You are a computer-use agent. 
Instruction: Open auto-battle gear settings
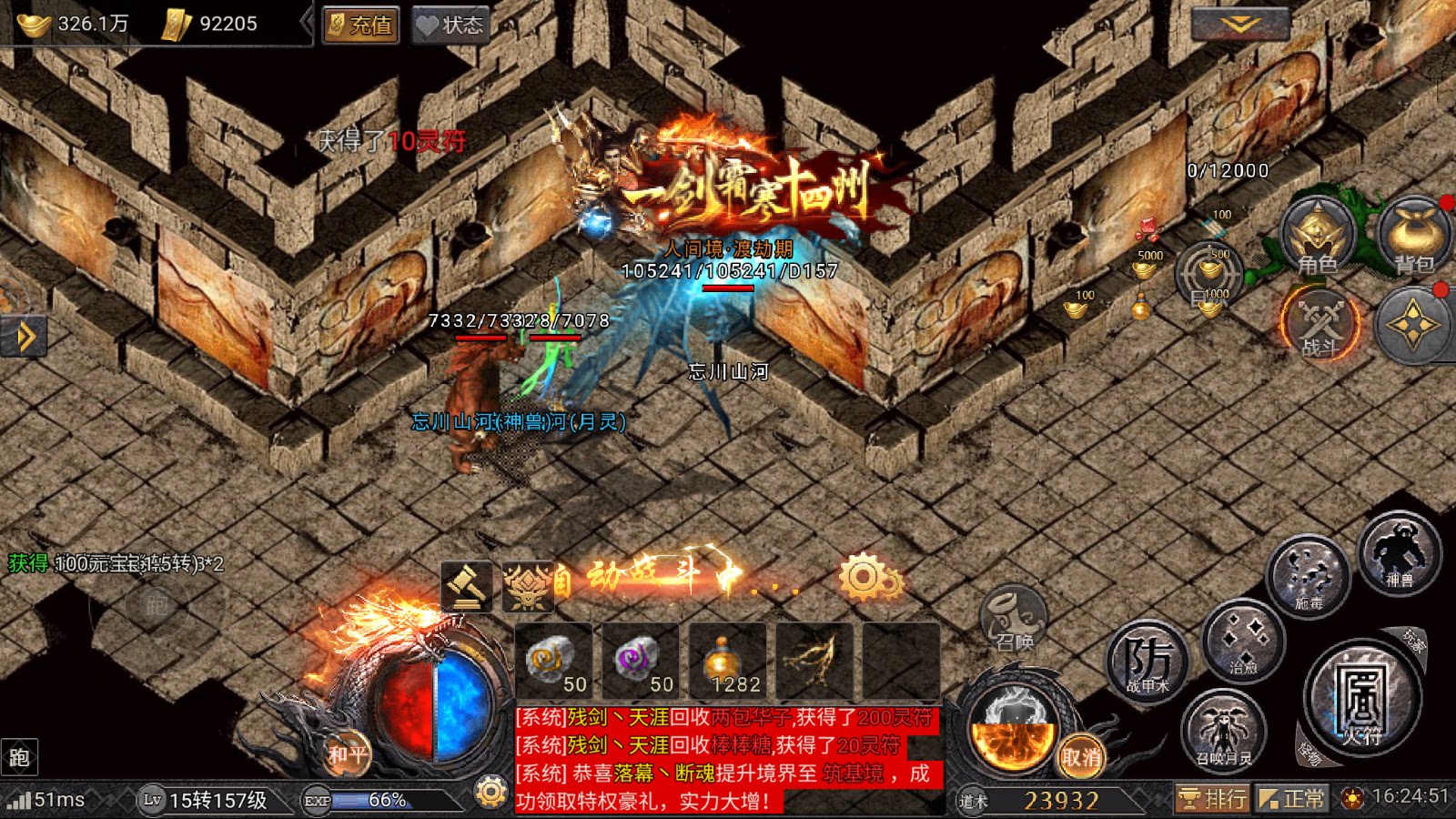click(x=867, y=577)
